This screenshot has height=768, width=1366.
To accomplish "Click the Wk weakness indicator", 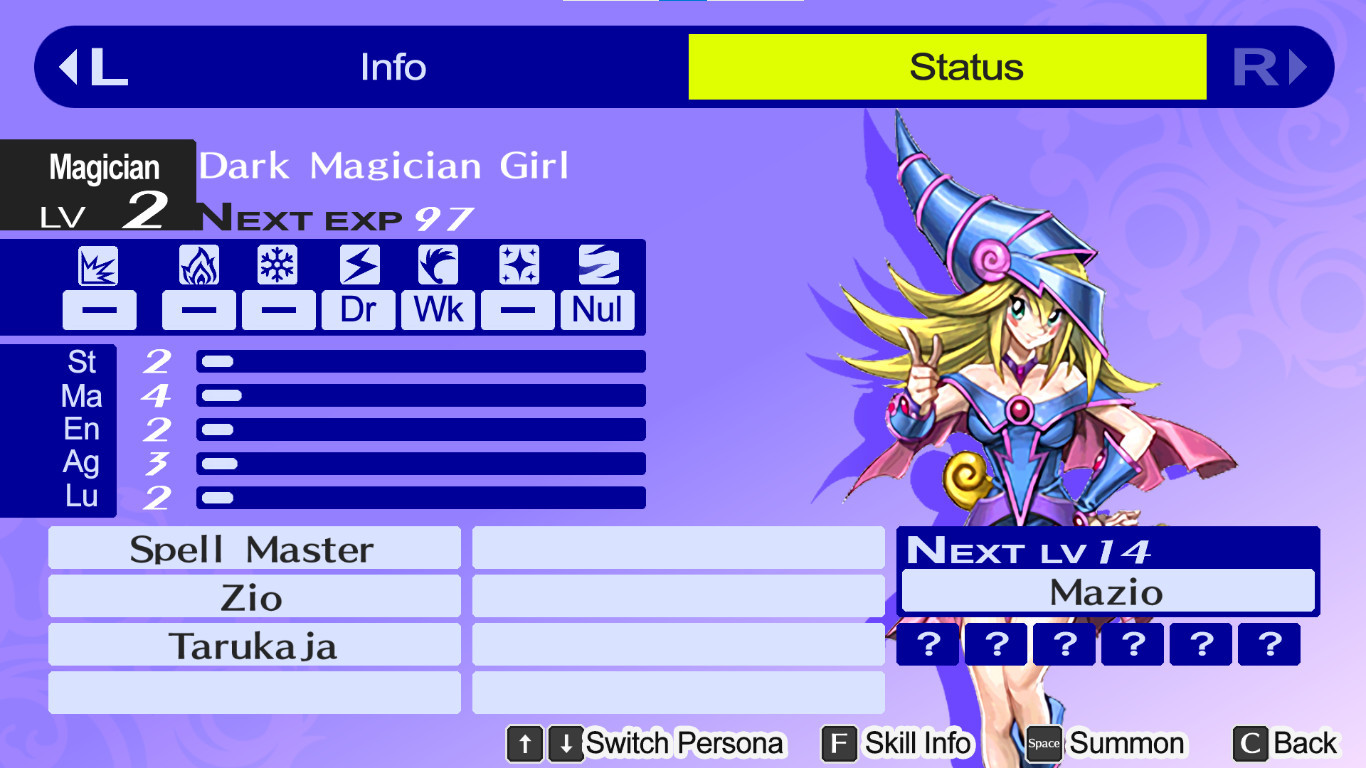I will 437,310.
